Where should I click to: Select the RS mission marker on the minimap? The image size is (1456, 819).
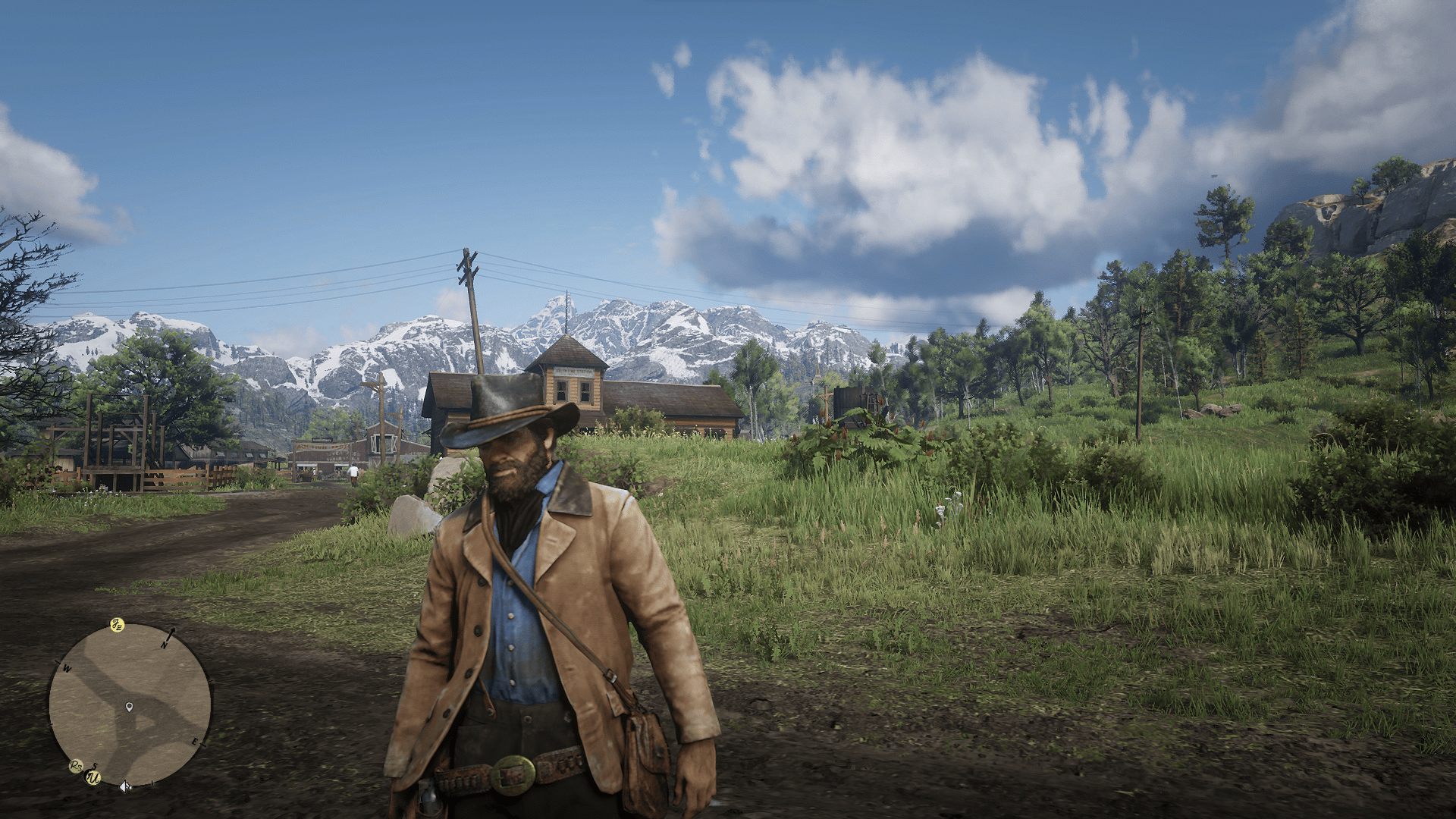tap(76, 767)
